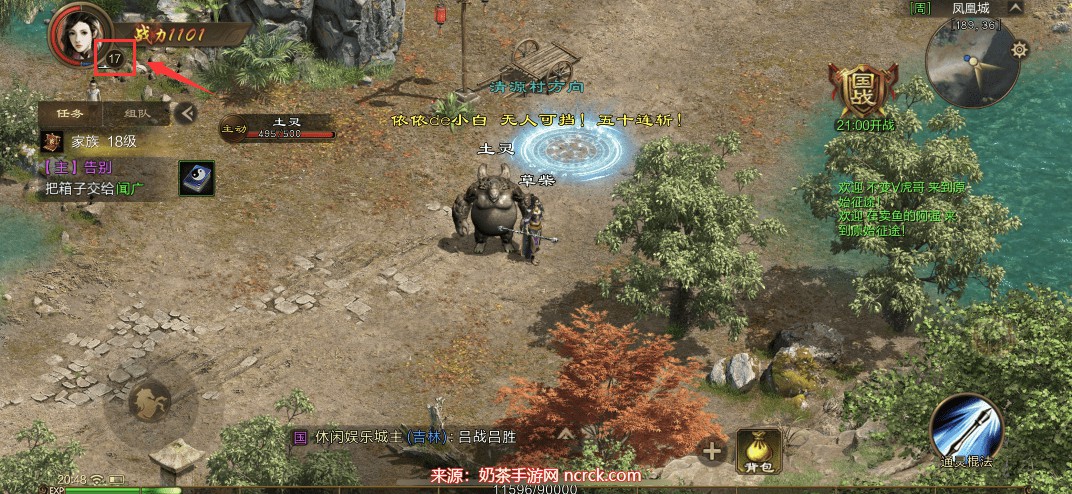Toggle the 主动 pet mode button
The width and height of the screenshot is (1072, 494).
(x=234, y=129)
